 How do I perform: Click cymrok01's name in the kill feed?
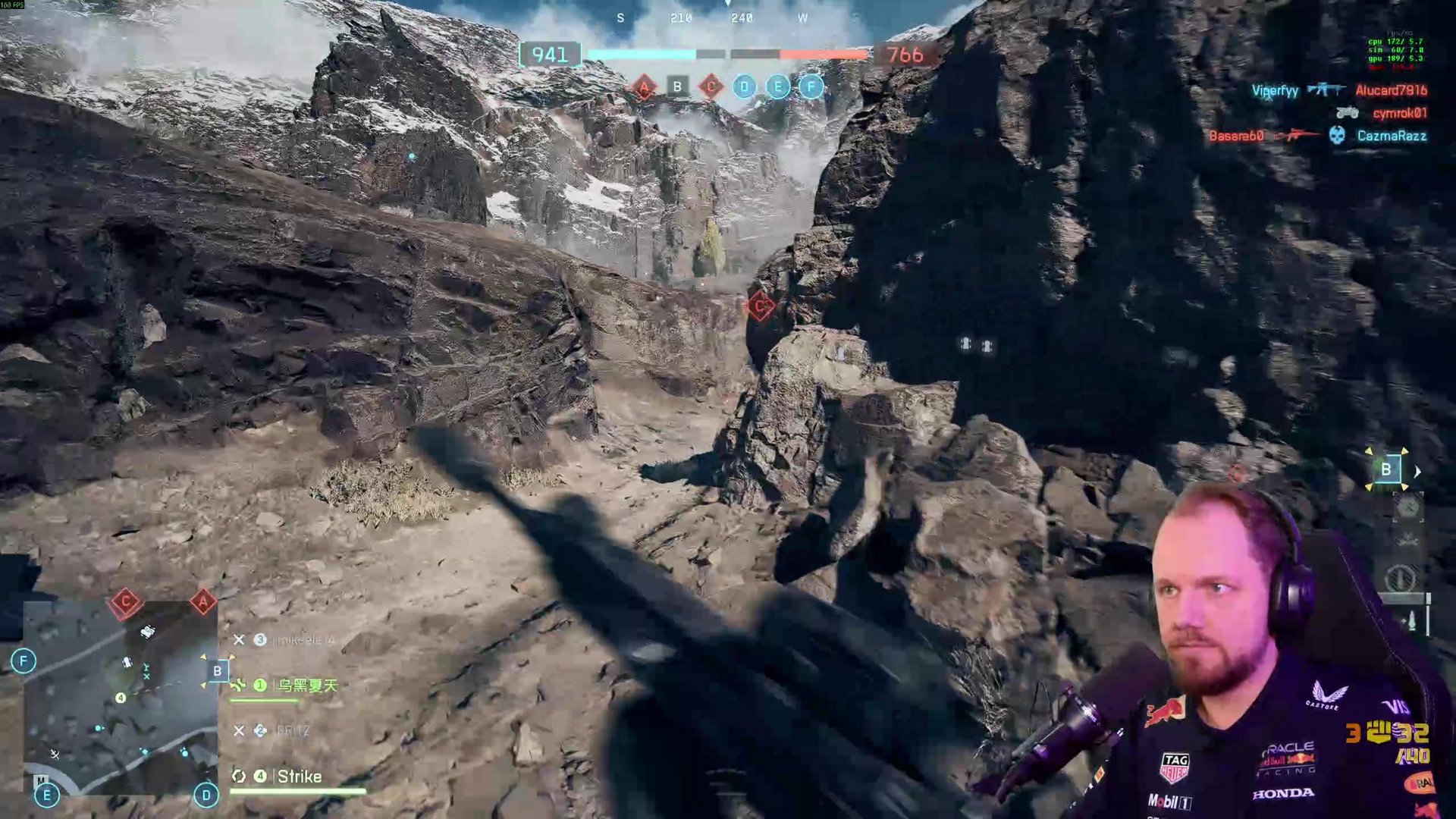coord(1399,114)
